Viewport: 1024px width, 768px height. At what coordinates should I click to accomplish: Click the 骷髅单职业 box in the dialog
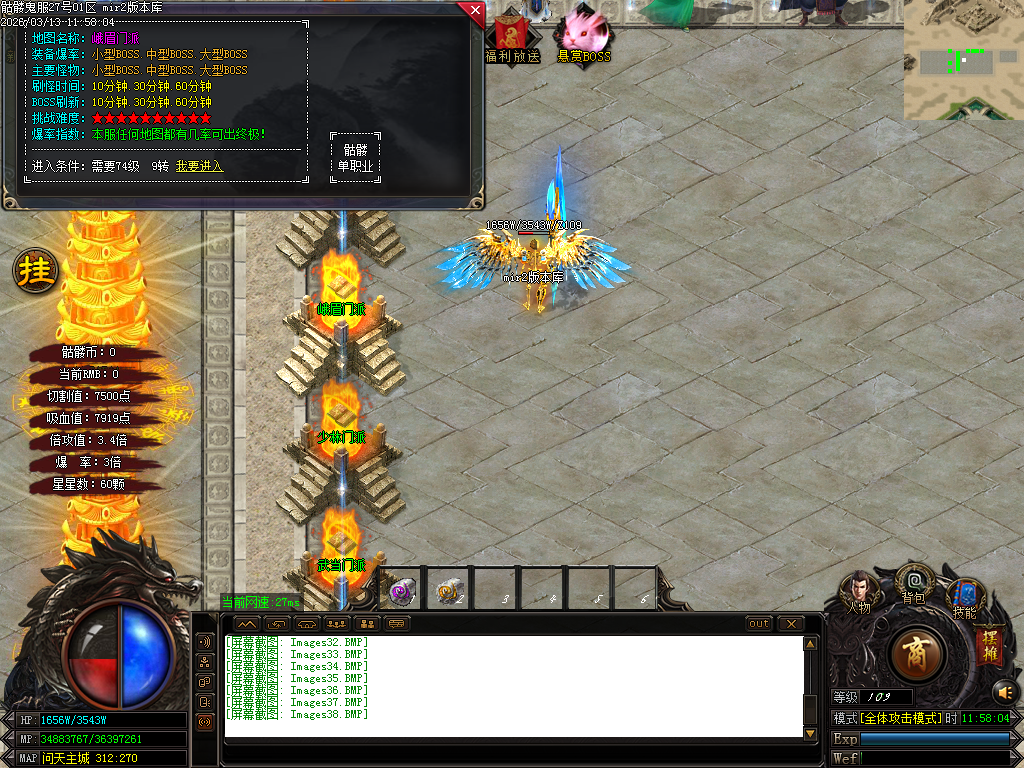[x=355, y=158]
